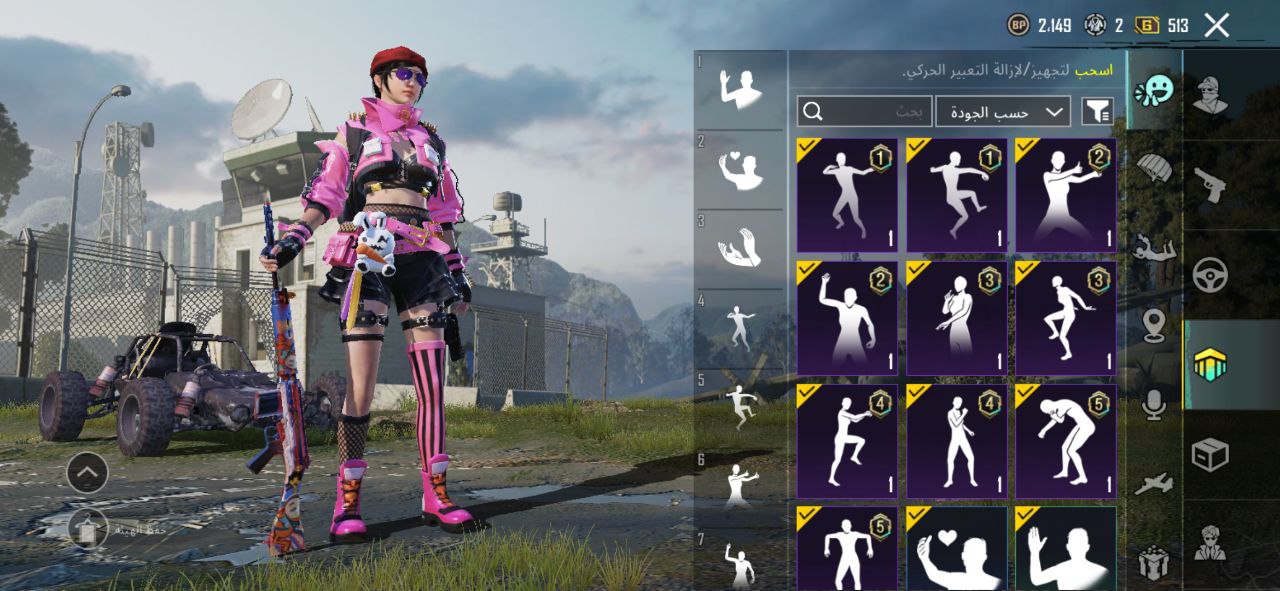Close the inventory with the X button
This screenshot has width=1280, height=591.
1216,26
